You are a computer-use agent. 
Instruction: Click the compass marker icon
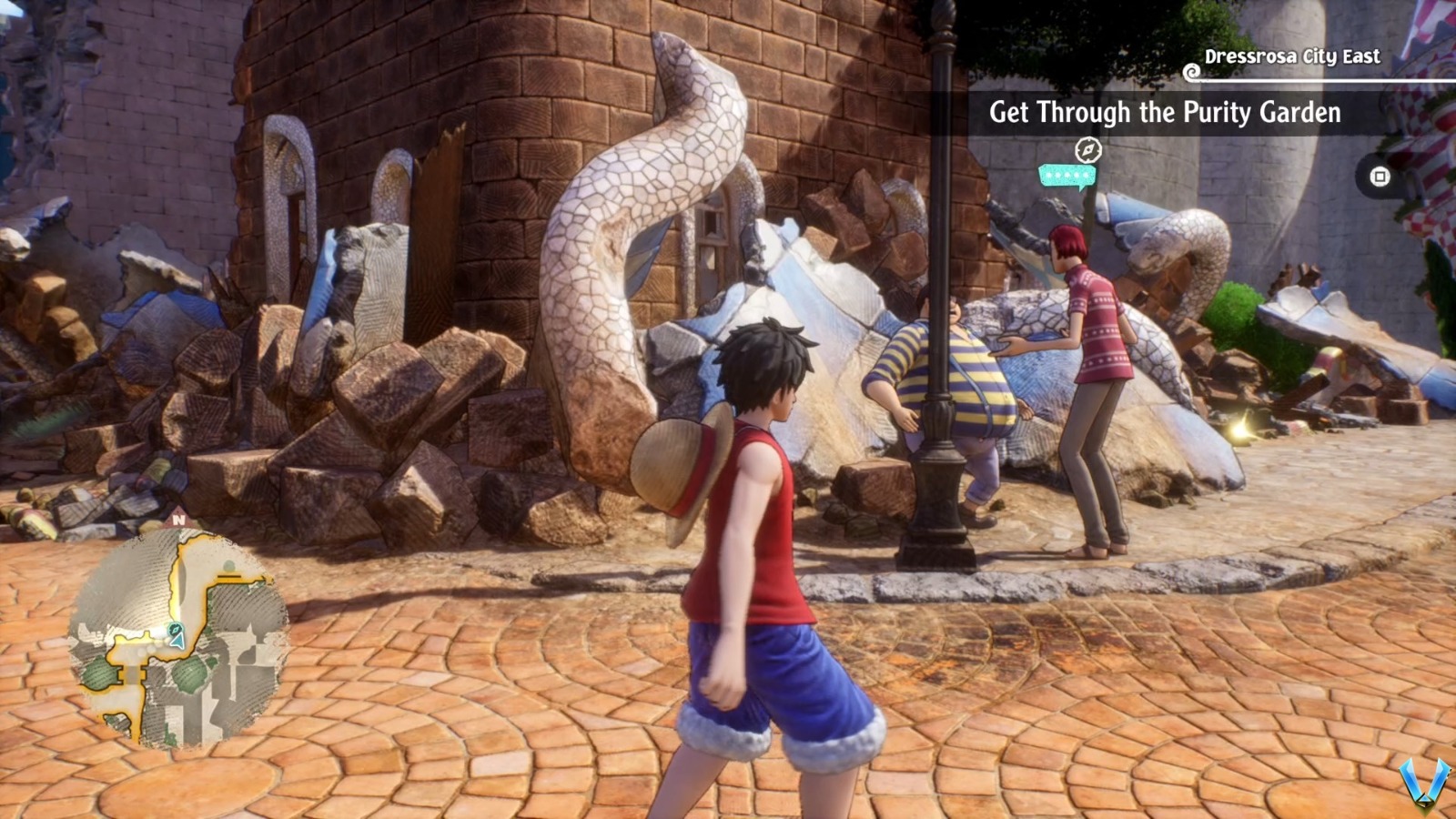point(1088,149)
